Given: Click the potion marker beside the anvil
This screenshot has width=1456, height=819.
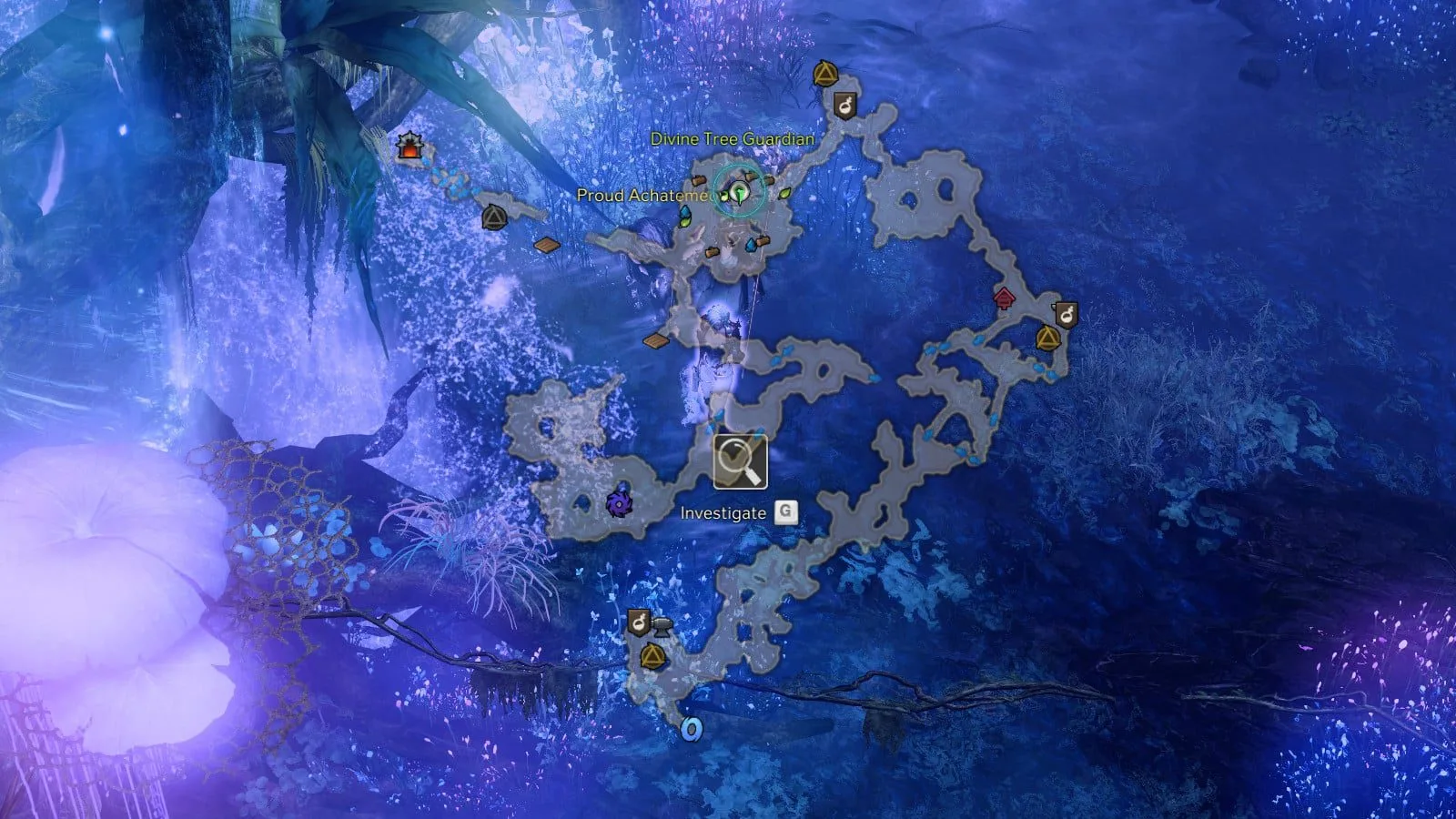Looking at the screenshot, I should (x=639, y=622).
